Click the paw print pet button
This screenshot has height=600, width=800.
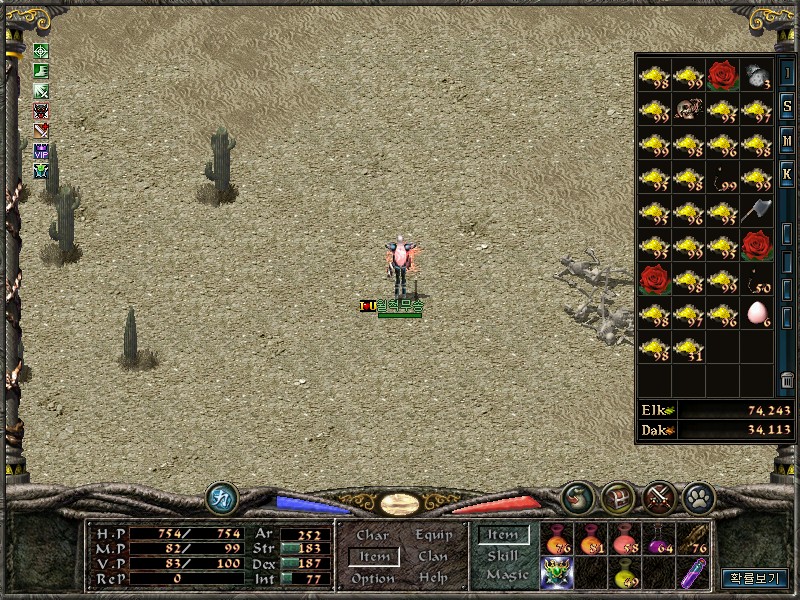697,497
